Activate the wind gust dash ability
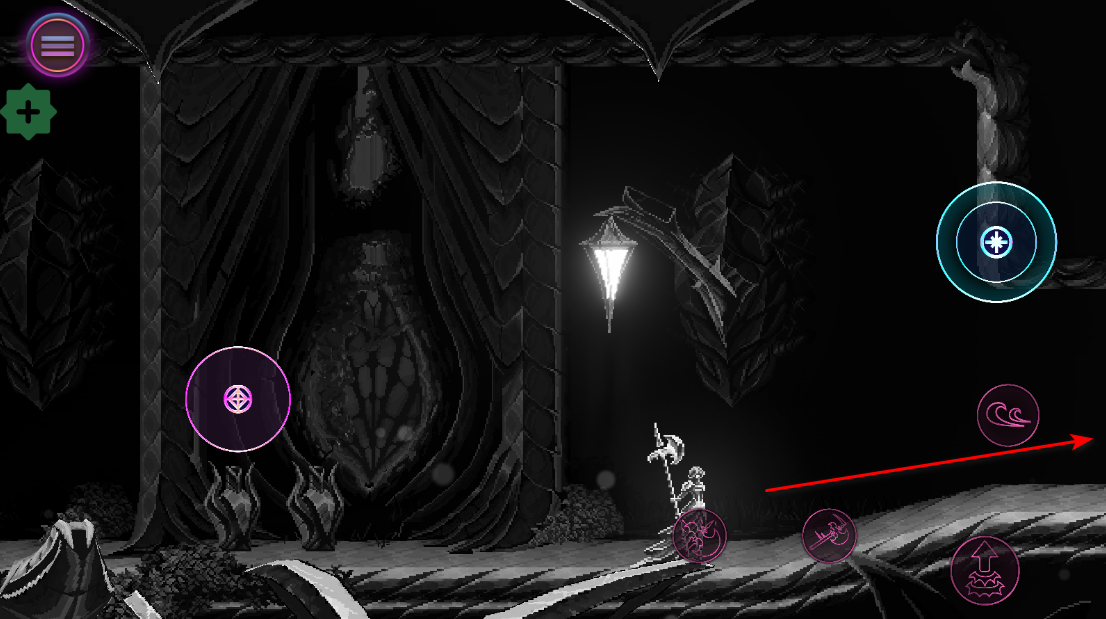1106x619 pixels. click(1008, 415)
